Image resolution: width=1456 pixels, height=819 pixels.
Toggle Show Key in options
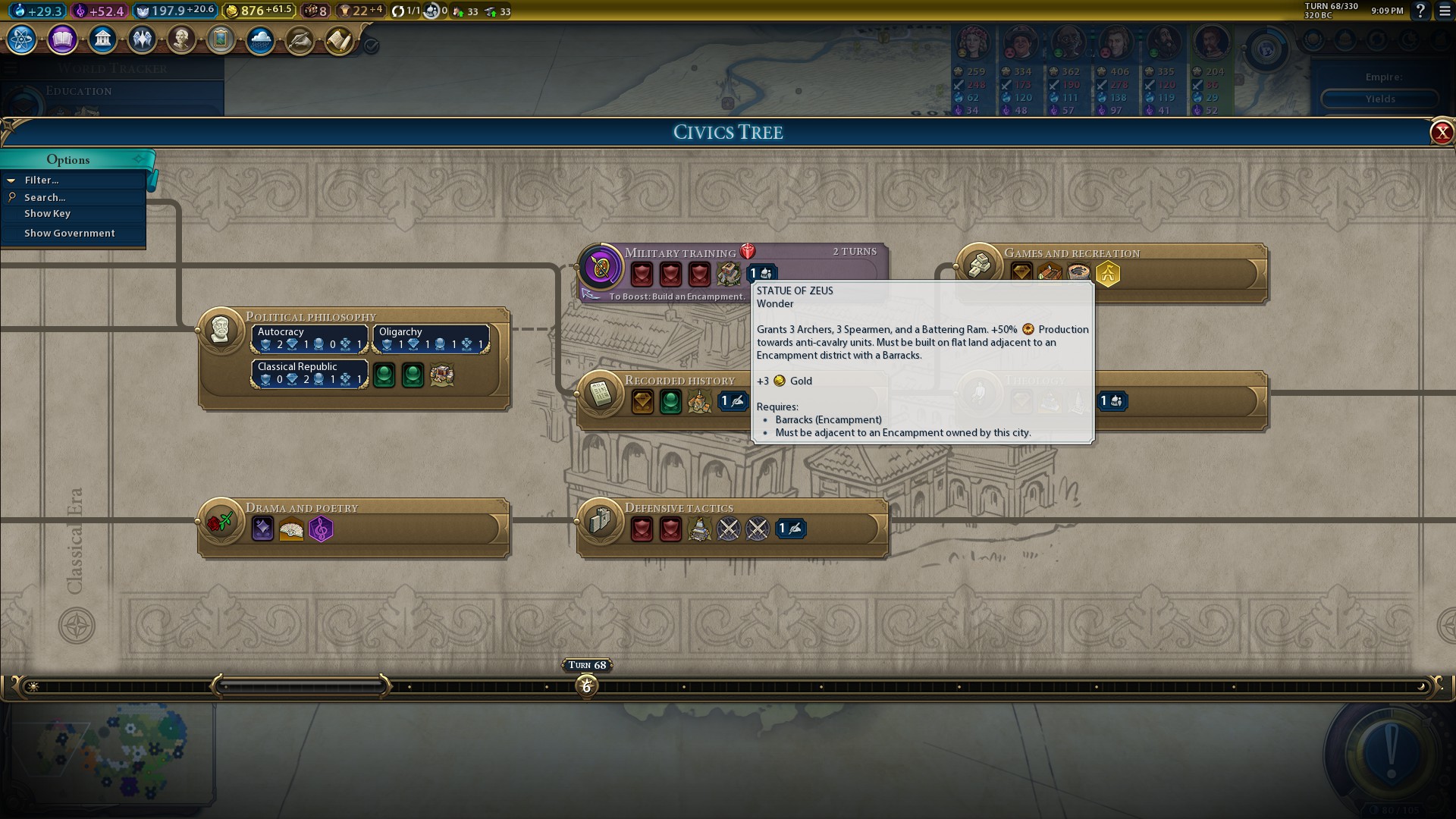coord(47,214)
